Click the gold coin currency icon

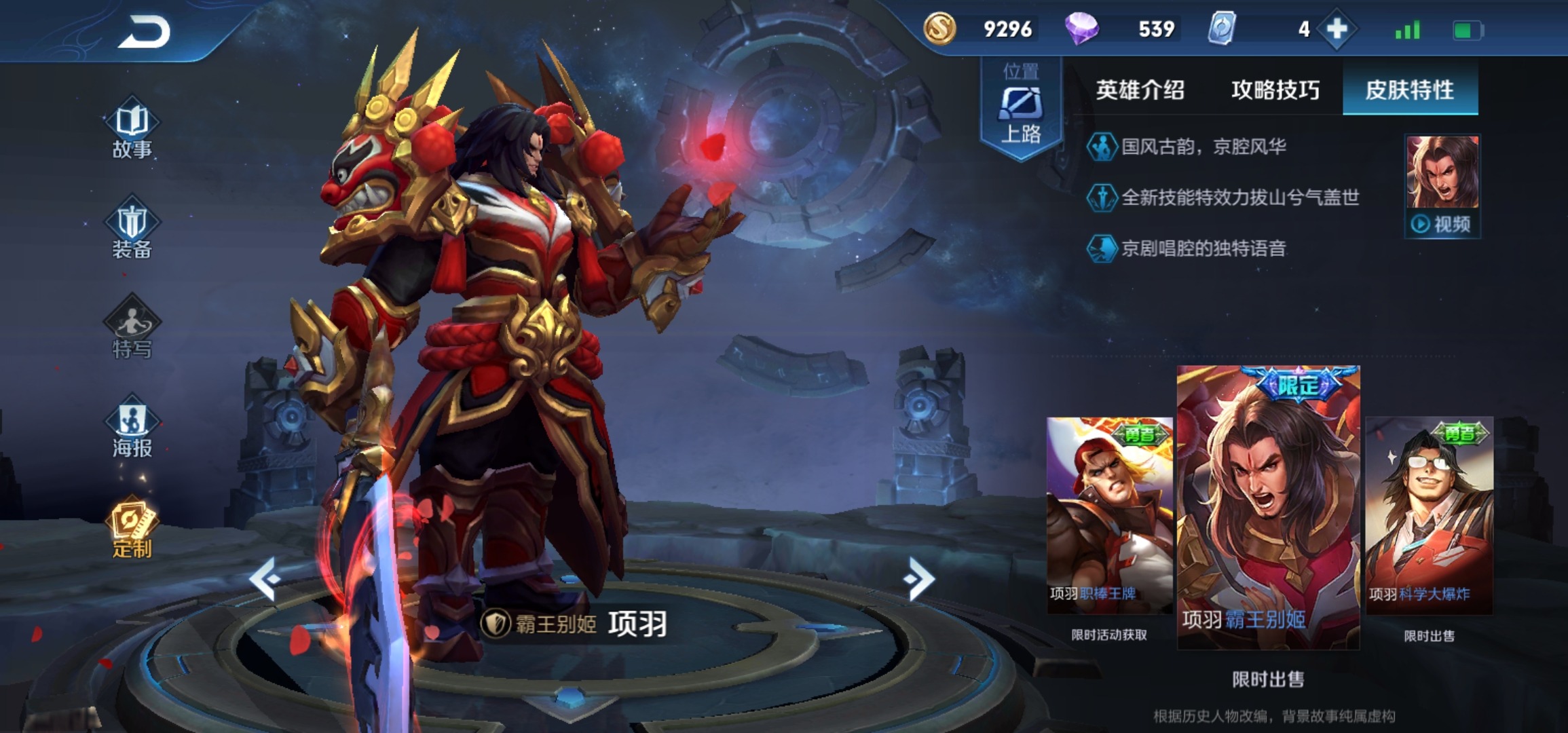(x=940, y=29)
